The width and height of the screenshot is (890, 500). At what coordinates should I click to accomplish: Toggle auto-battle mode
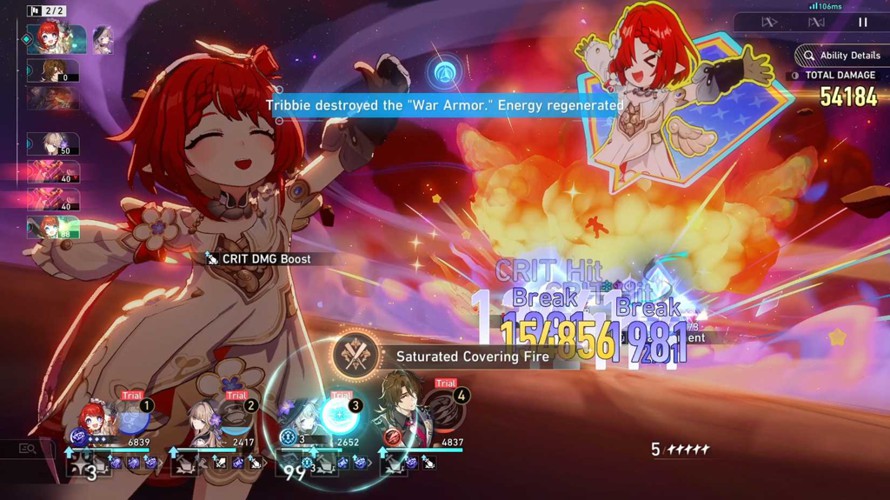[x=816, y=22]
